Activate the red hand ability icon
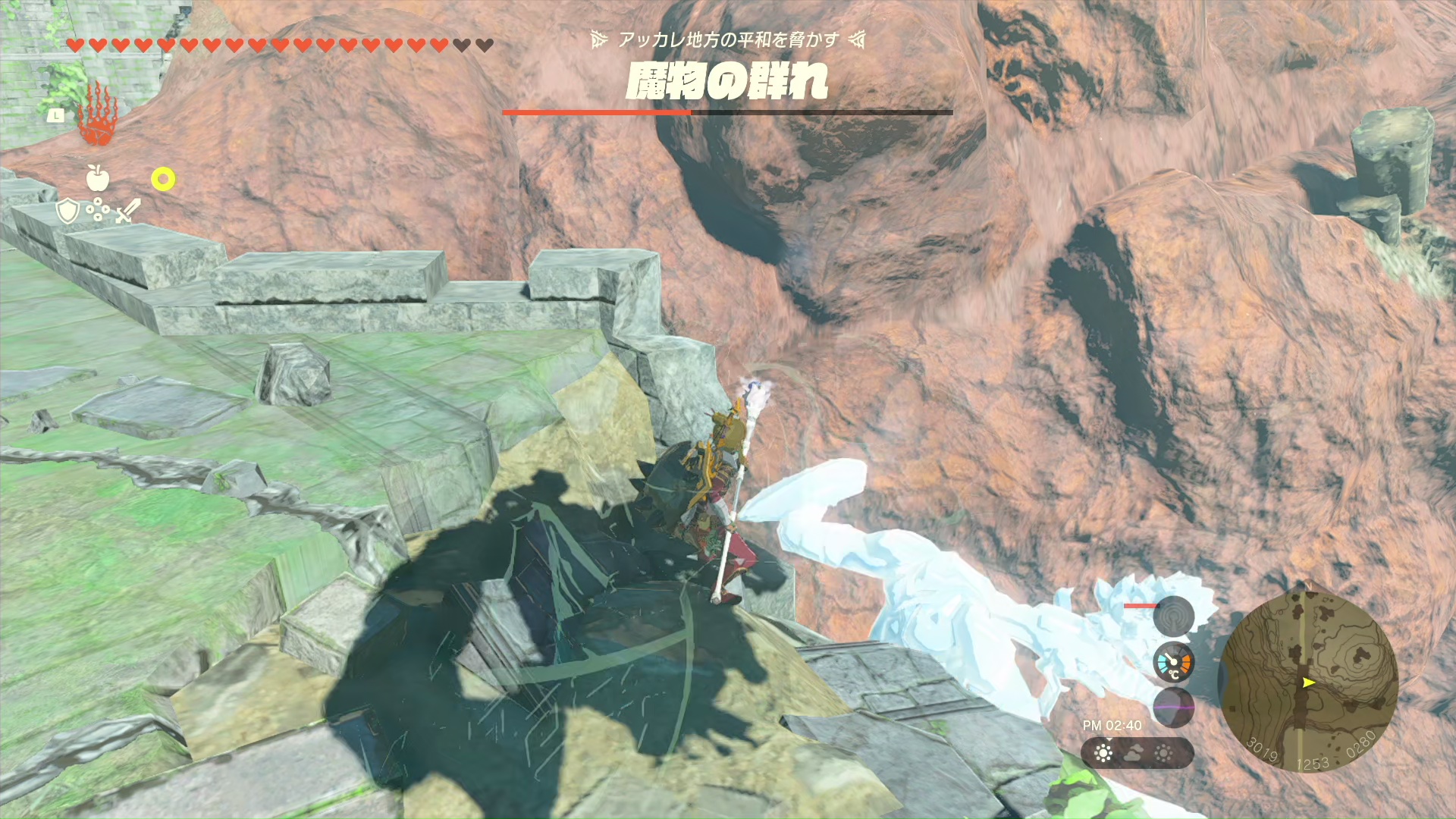This screenshot has width=1456, height=819. click(x=97, y=116)
